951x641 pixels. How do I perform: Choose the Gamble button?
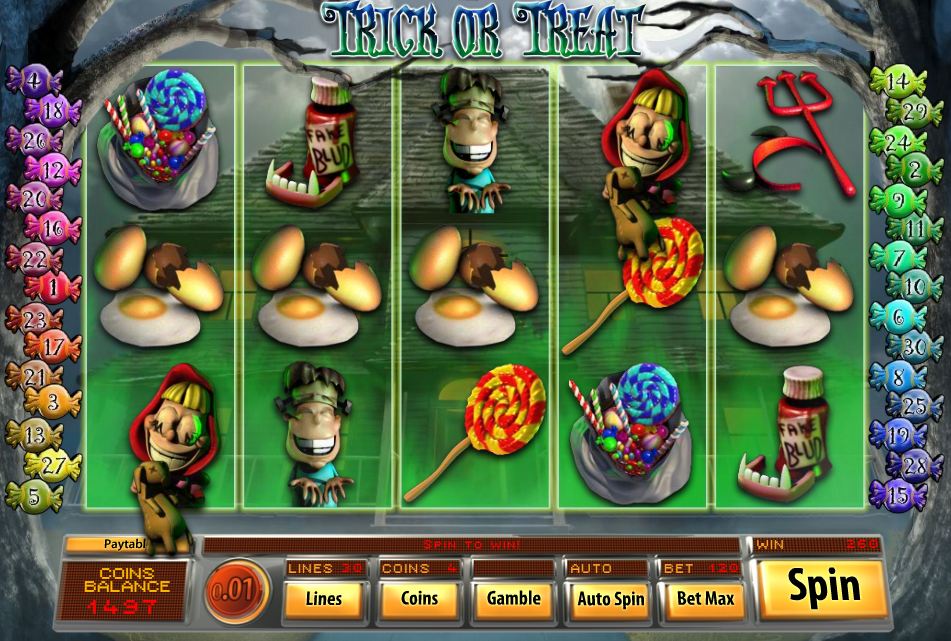click(x=513, y=599)
